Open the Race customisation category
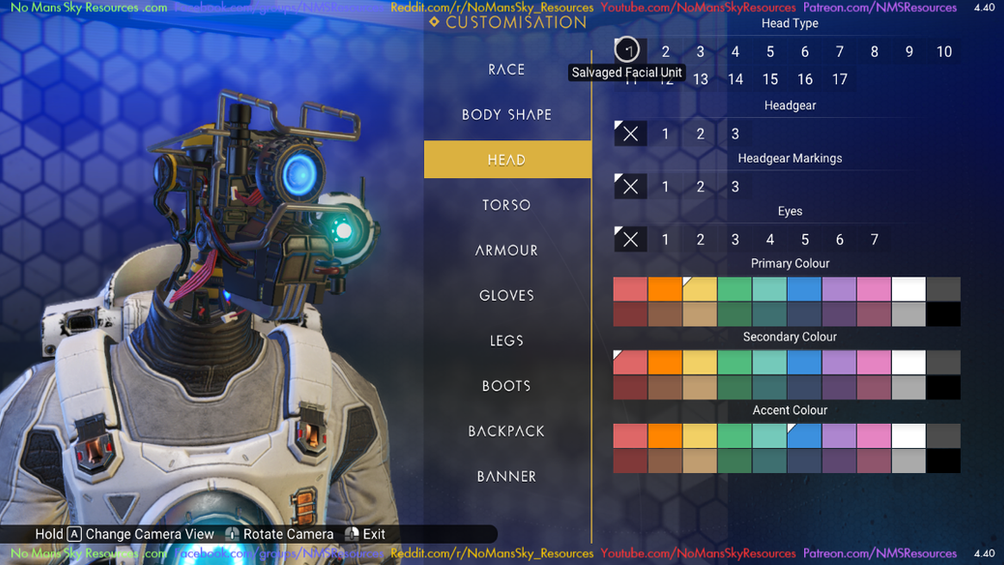Viewport: 1004px width, 565px height. tap(507, 69)
